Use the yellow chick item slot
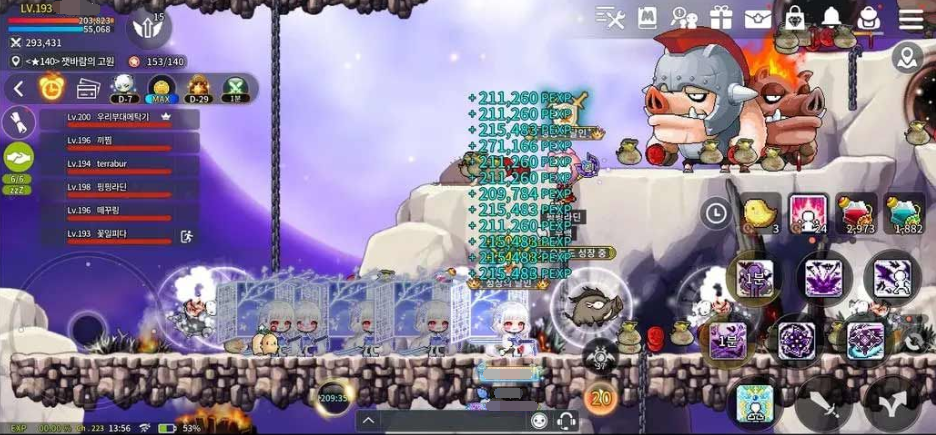The width and height of the screenshot is (936, 435). [761, 214]
